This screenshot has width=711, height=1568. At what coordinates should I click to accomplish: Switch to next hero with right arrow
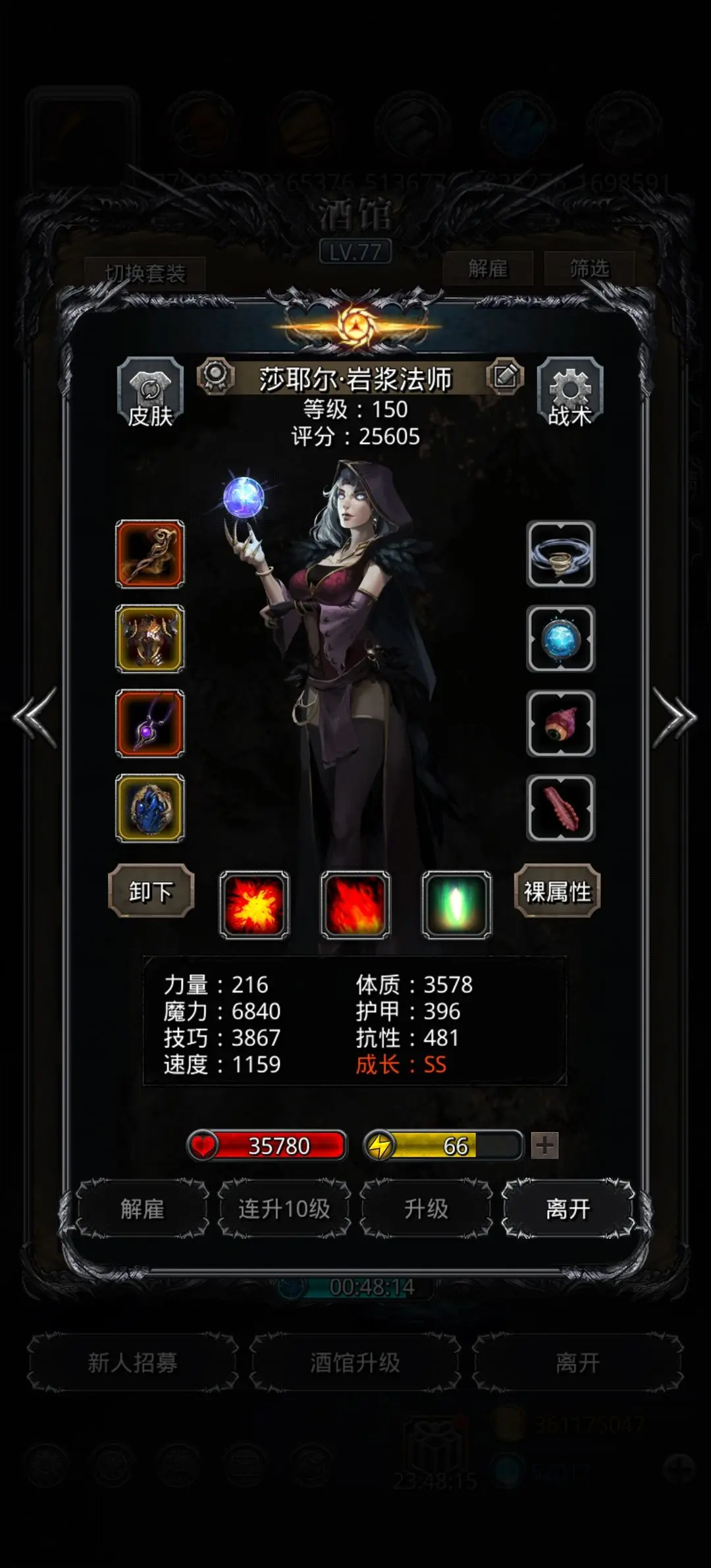pos(674,718)
